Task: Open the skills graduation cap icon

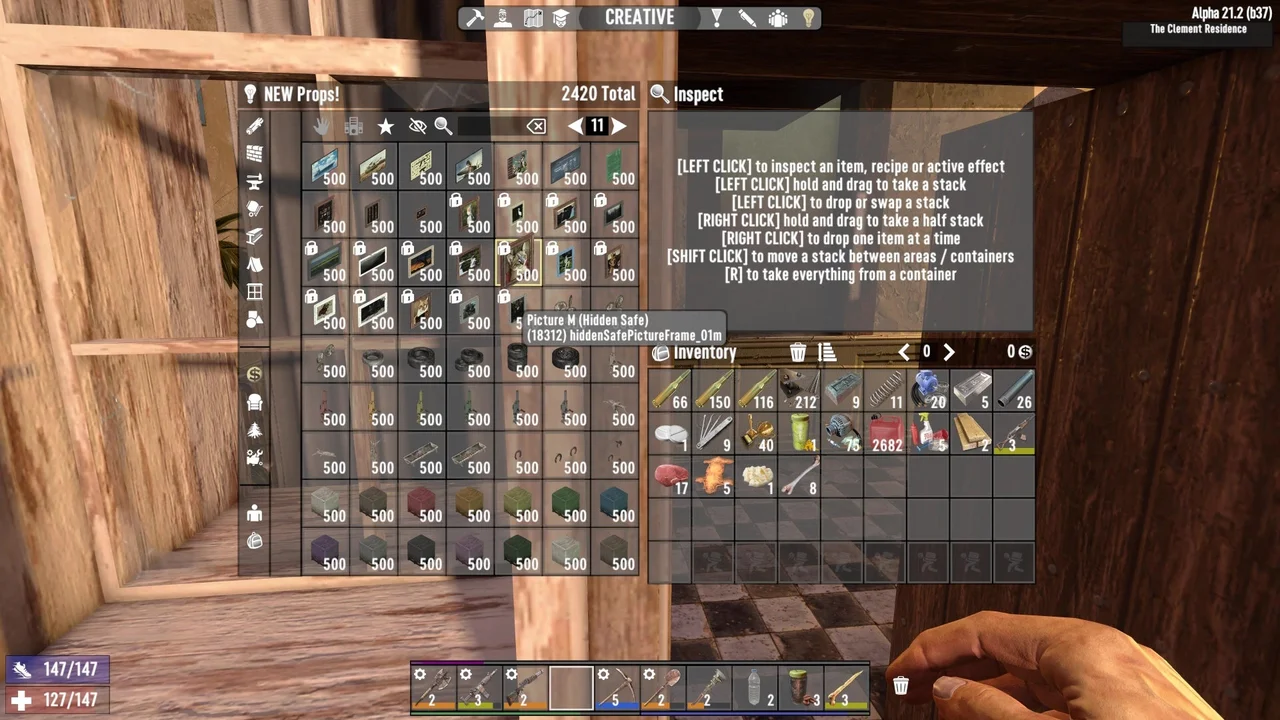Action: pyautogui.click(x=560, y=17)
